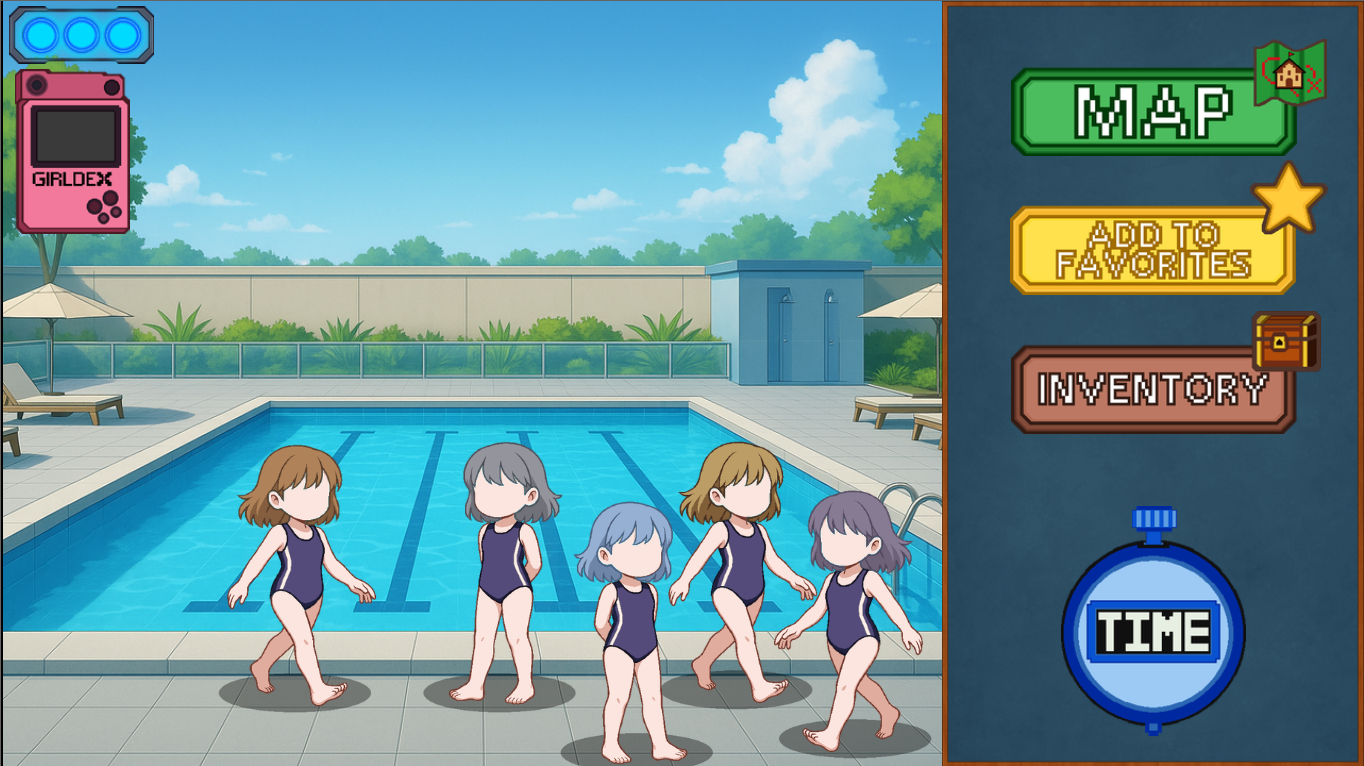Open the MAP
Image resolution: width=1364 pixels, height=766 pixels.
pos(1150,110)
